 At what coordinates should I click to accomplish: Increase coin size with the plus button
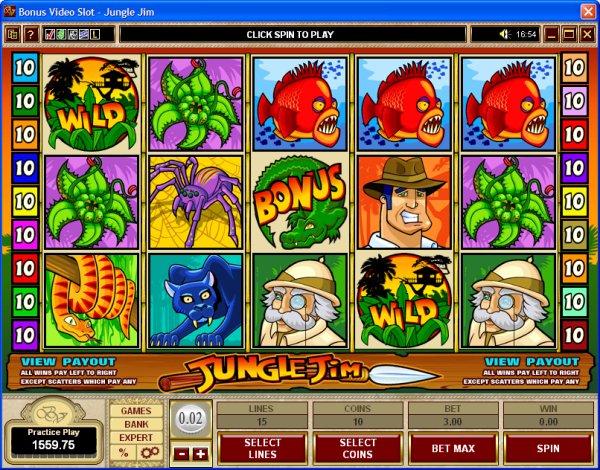point(200,454)
